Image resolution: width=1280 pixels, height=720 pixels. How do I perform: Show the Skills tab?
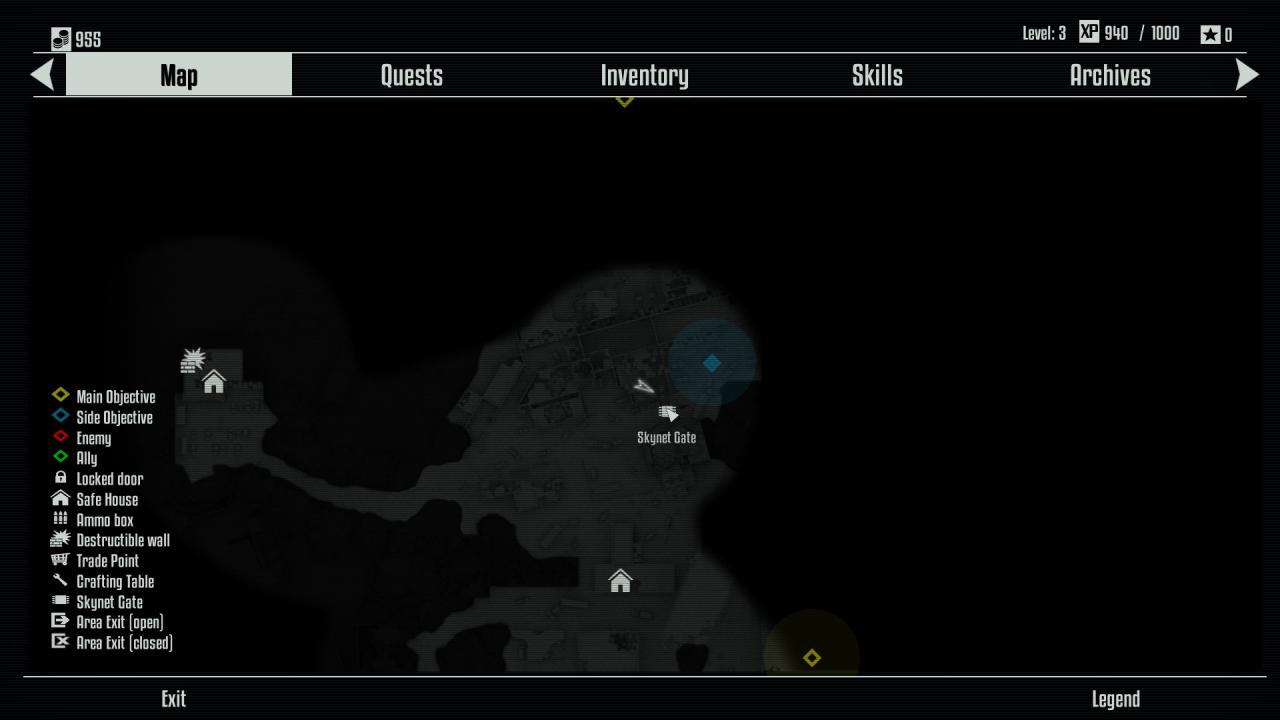point(877,76)
